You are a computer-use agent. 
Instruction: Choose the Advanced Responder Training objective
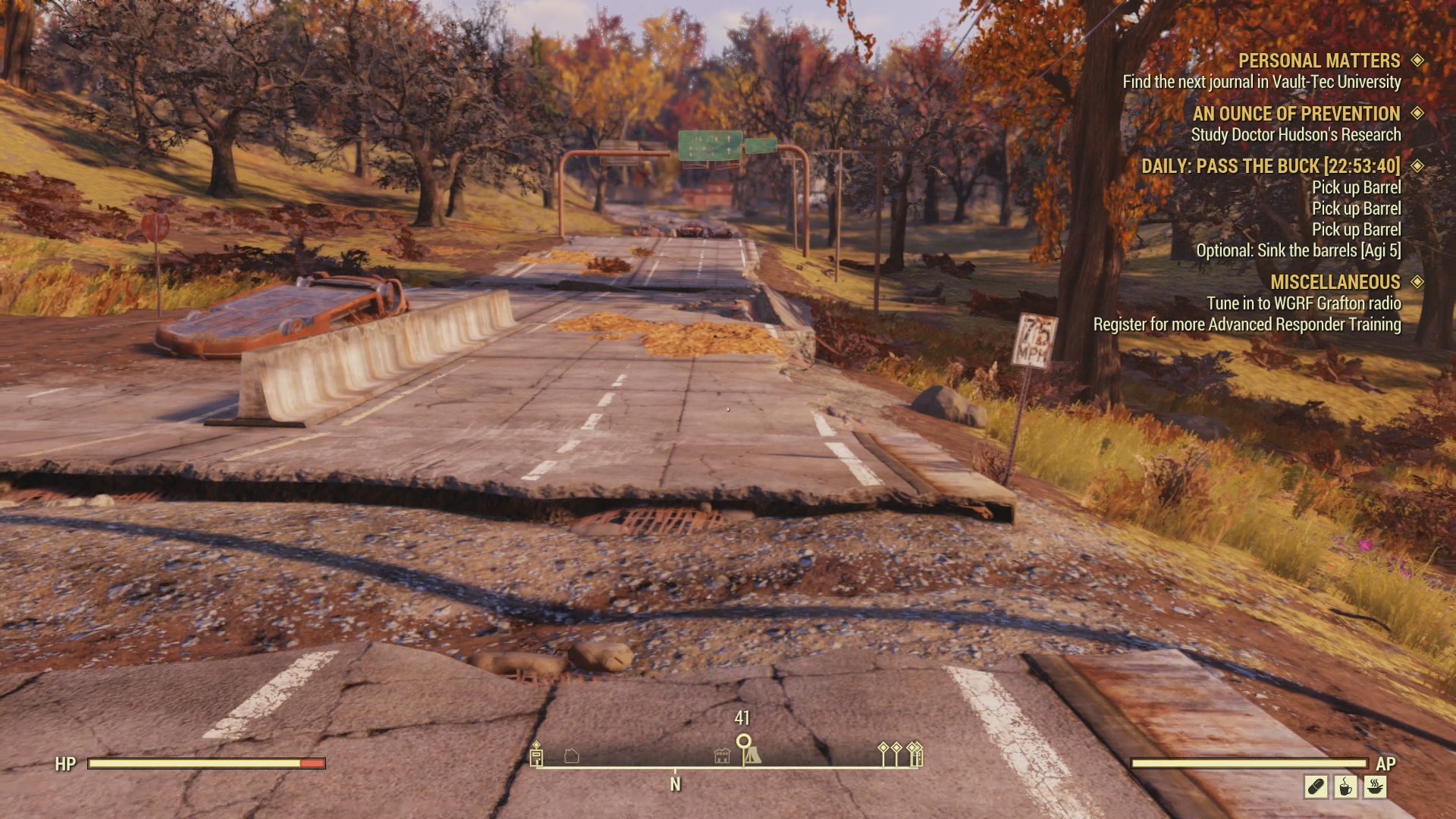(1247, 325)
